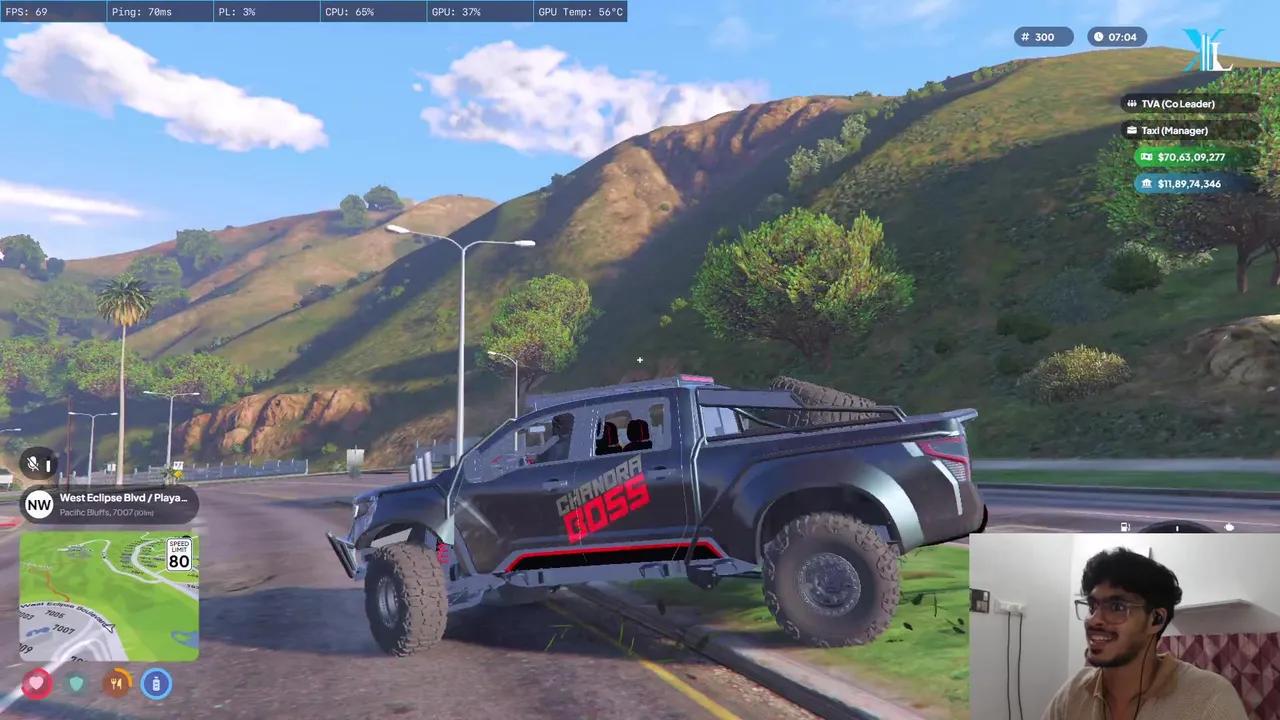Select the green shield armor icon

pos(77,684)
